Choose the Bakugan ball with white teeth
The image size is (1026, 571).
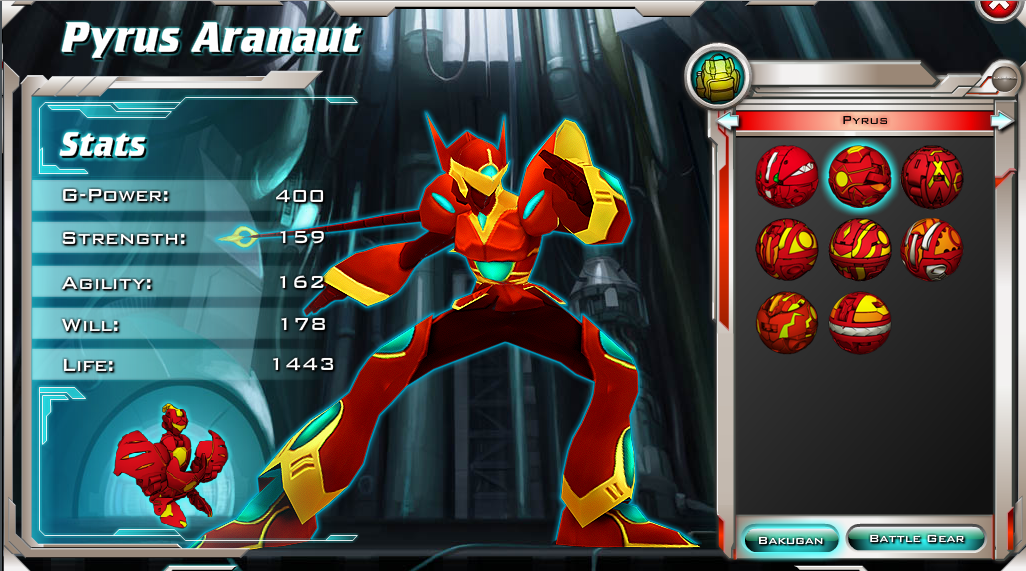pos(786,176)
